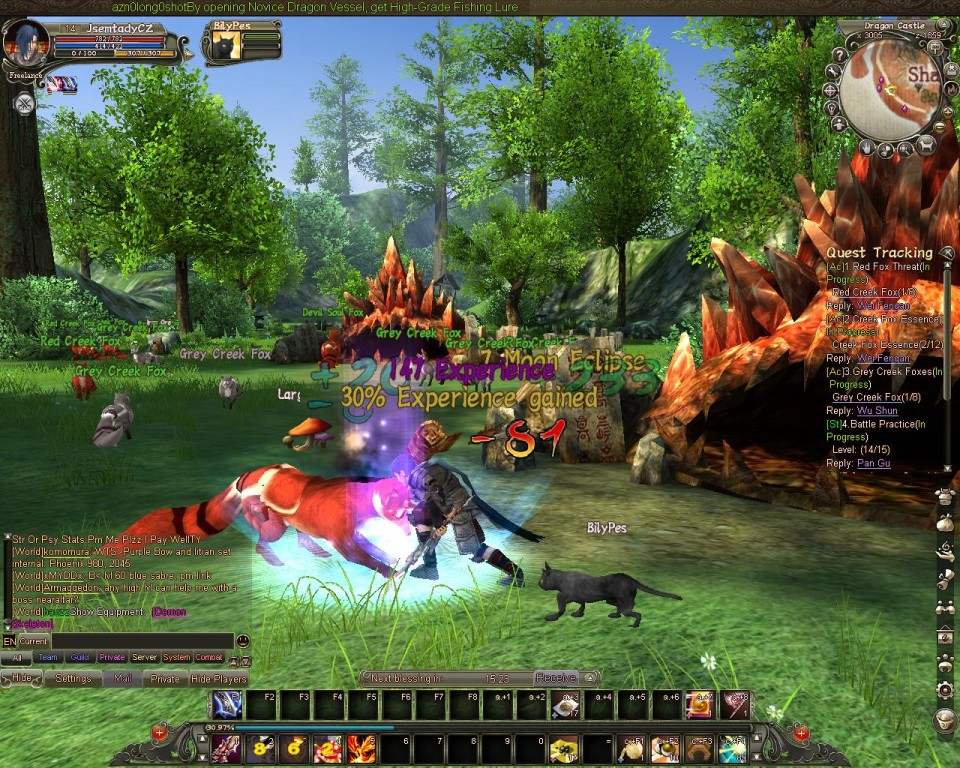Hide the chat panel with Hide button
The image size is (960, 768).
(22, 678)
